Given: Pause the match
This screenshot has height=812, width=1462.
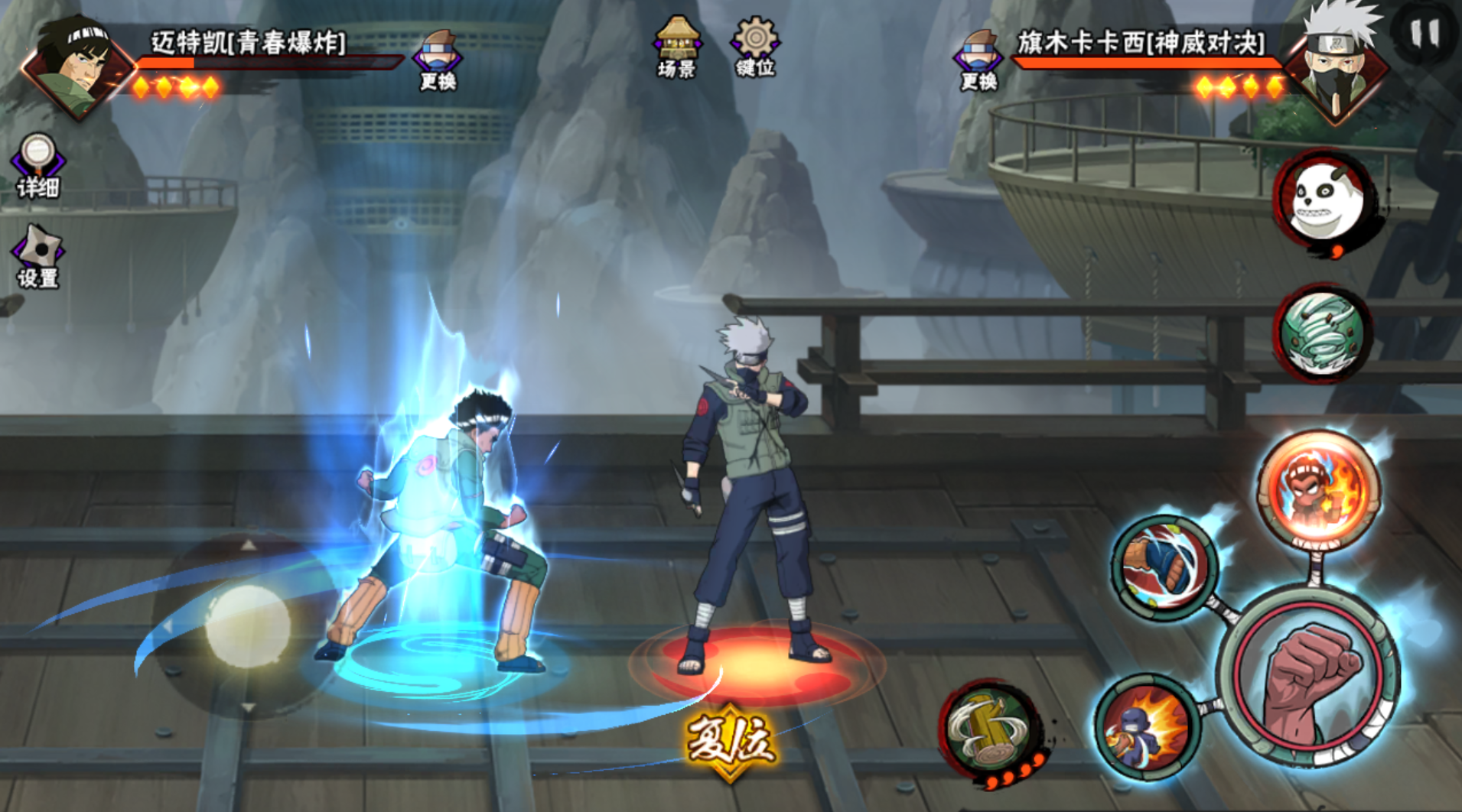Looking at the screenshot, I should [1425, 34].
